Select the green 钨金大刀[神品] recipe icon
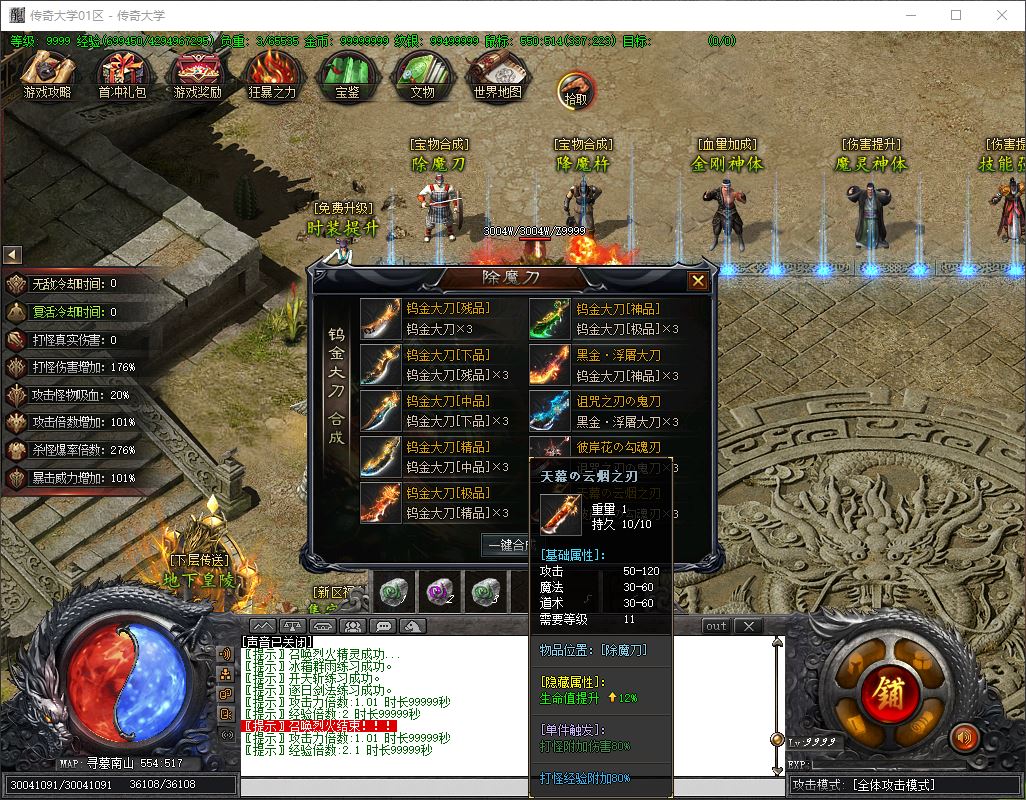Viewport: 1026px width, 800px height. (x=550, y=319)
